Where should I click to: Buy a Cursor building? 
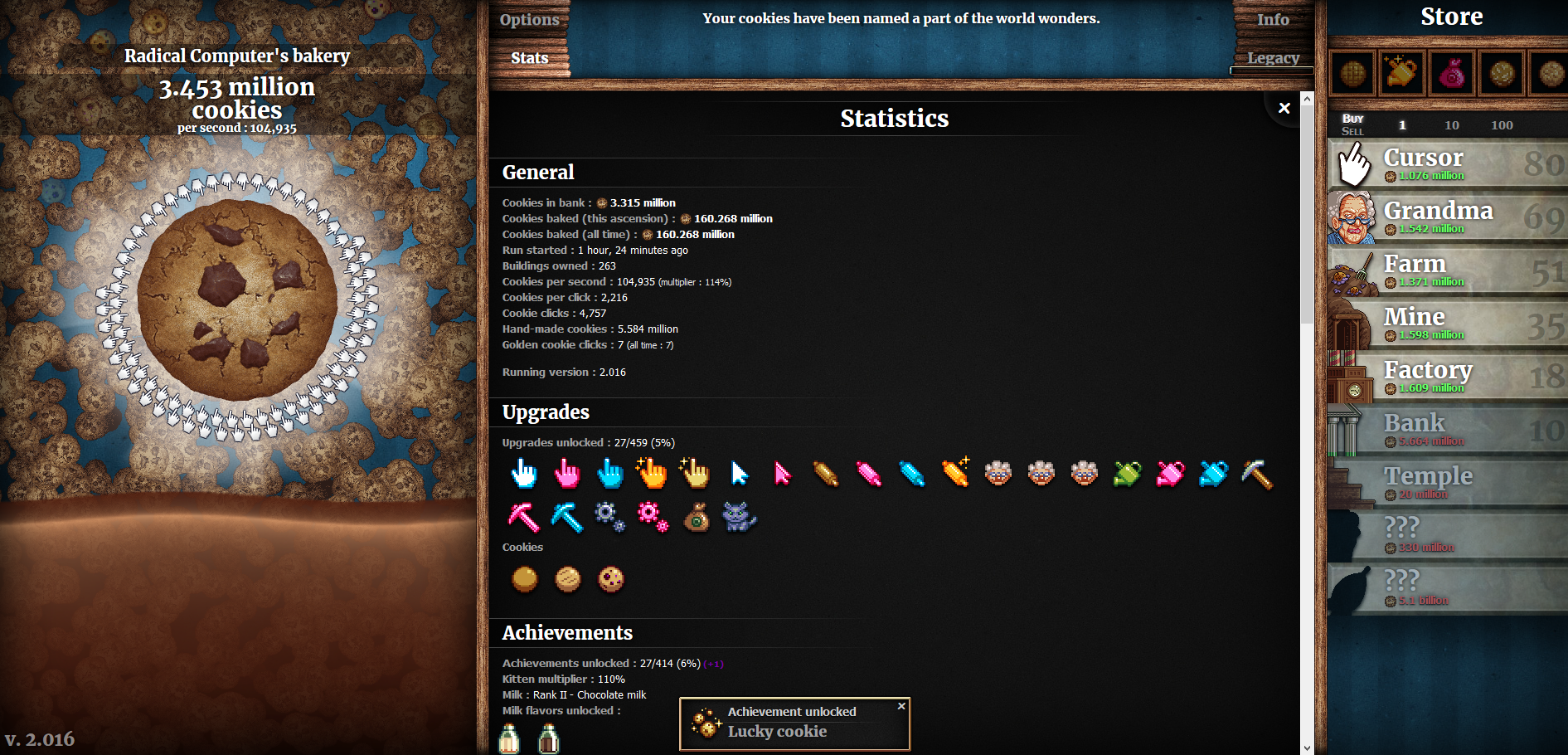click(x=1447, y=163)
